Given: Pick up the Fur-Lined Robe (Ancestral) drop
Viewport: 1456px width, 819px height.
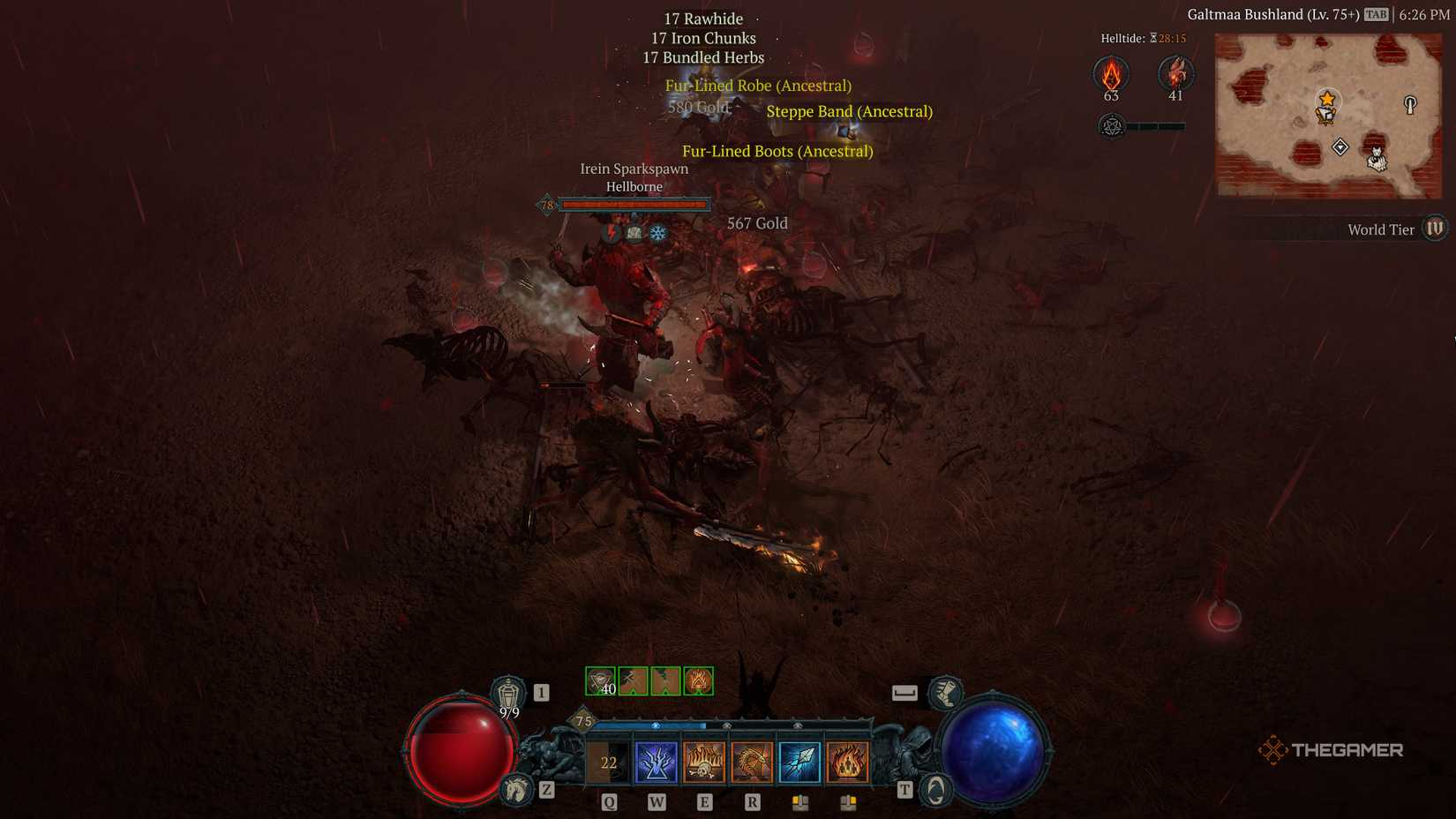Looking at the screenshot, I should [x=758, y=86].
